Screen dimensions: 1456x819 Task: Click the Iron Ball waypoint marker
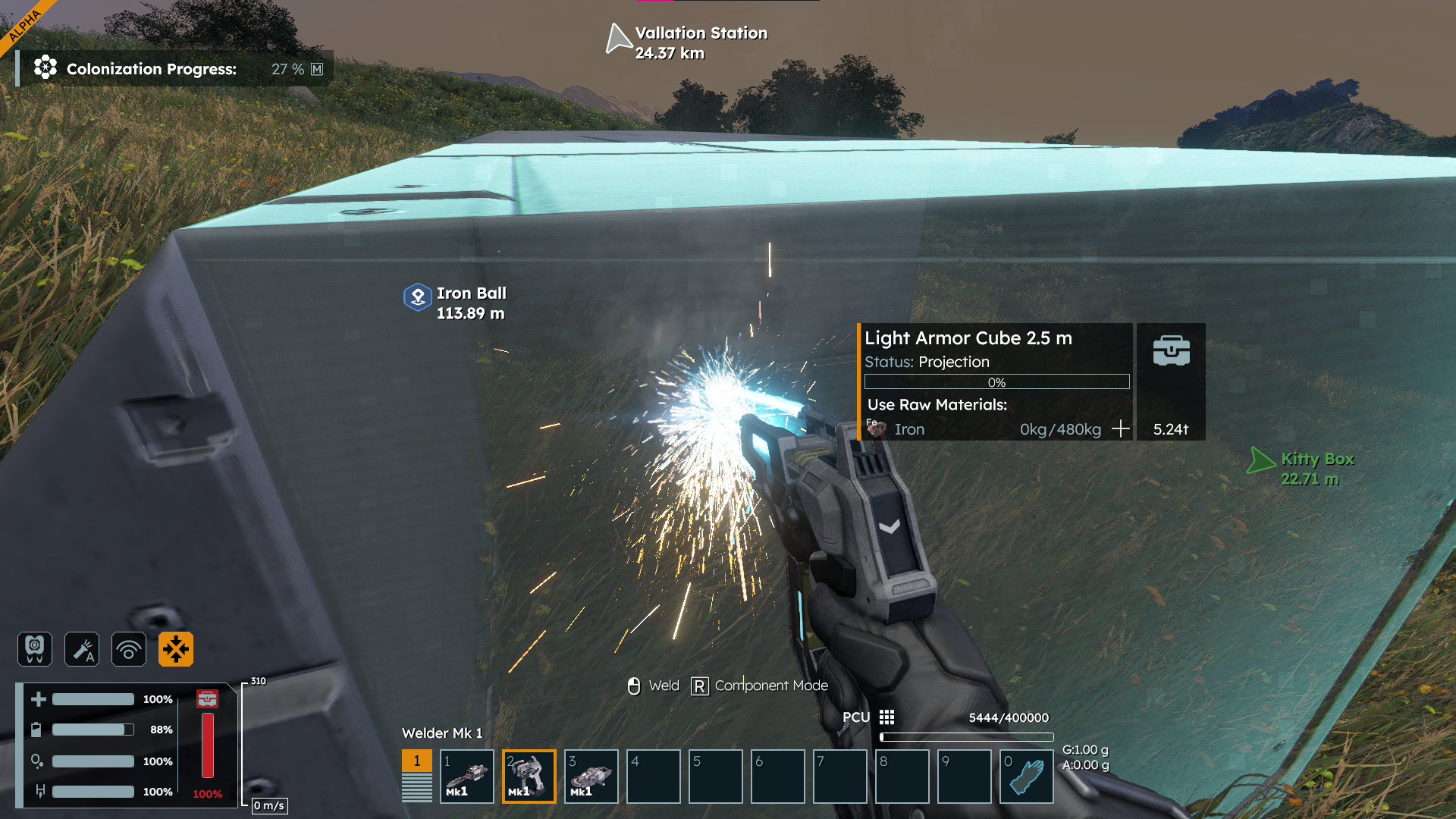[418, 297]
